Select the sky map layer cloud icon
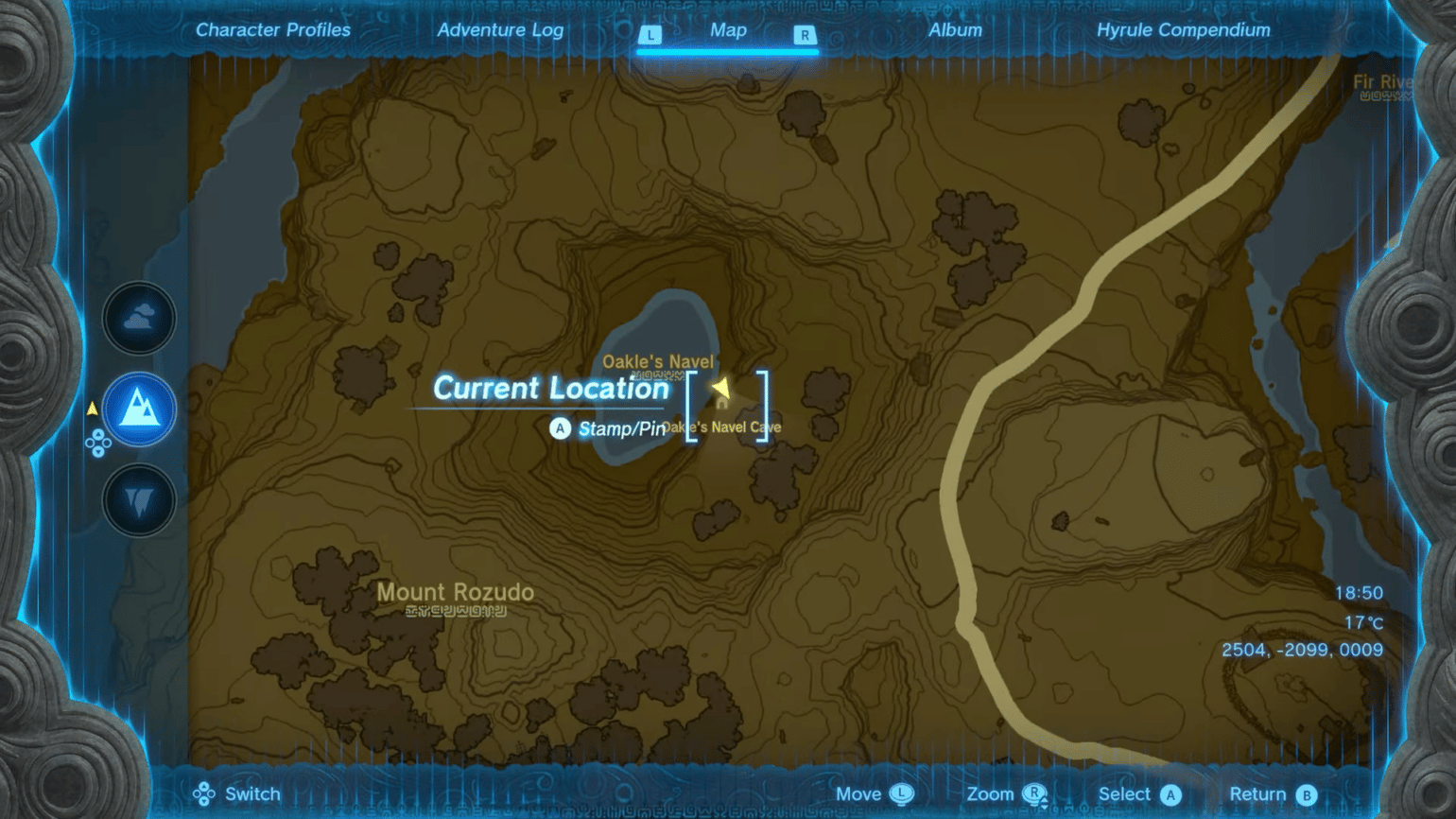This screenshot has height=819, width=1456. coord(138,319)
